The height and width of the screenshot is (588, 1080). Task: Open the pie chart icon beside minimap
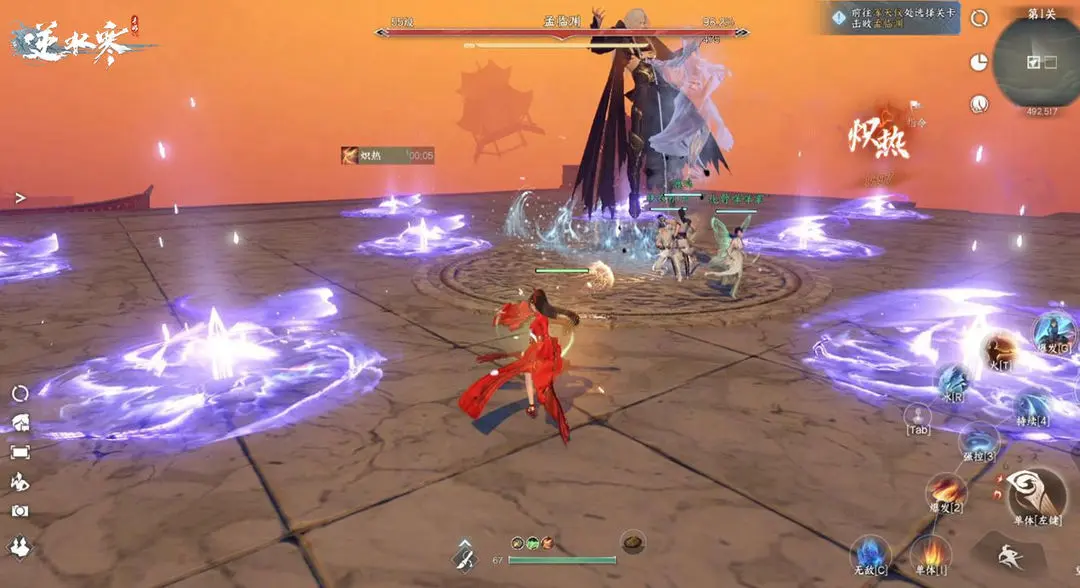979,61
